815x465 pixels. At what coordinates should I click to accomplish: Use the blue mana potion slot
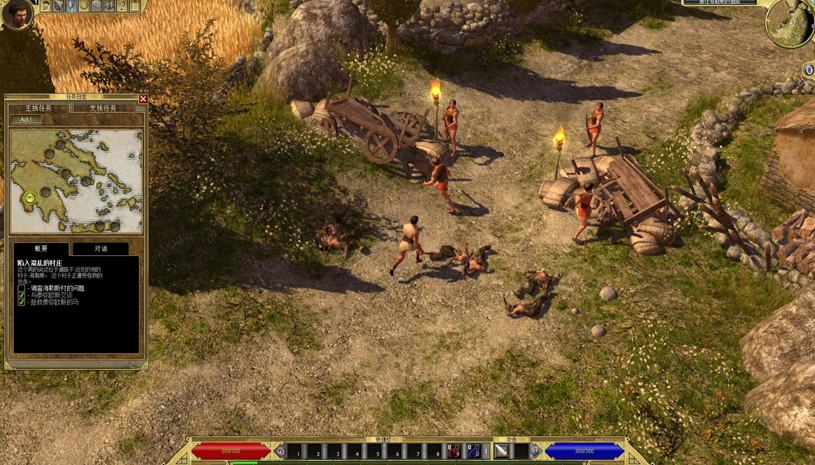pos(473,452)
